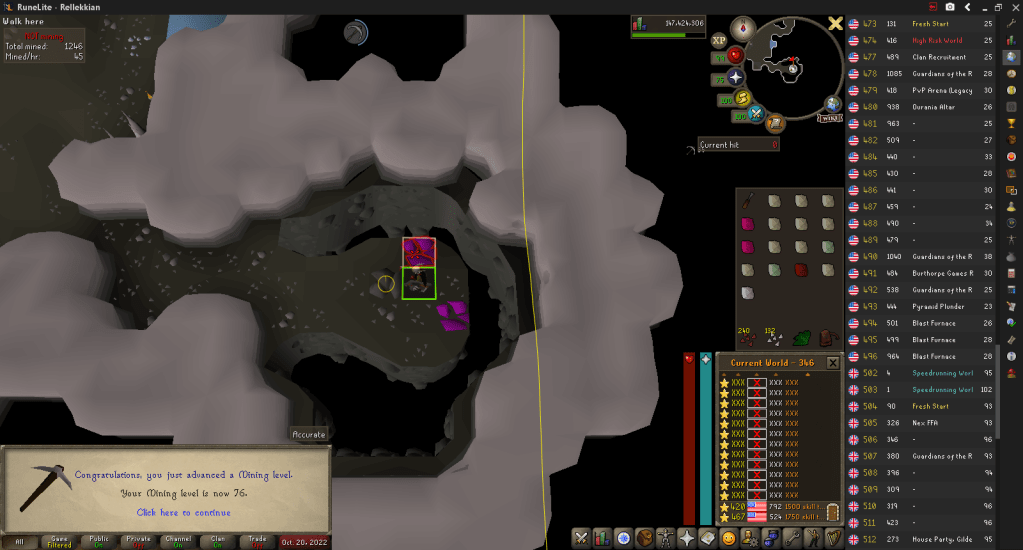Take a screenshot with the camera button
Screen dimensions: 1023x550
pyautogui.click(x=949, y=7)
